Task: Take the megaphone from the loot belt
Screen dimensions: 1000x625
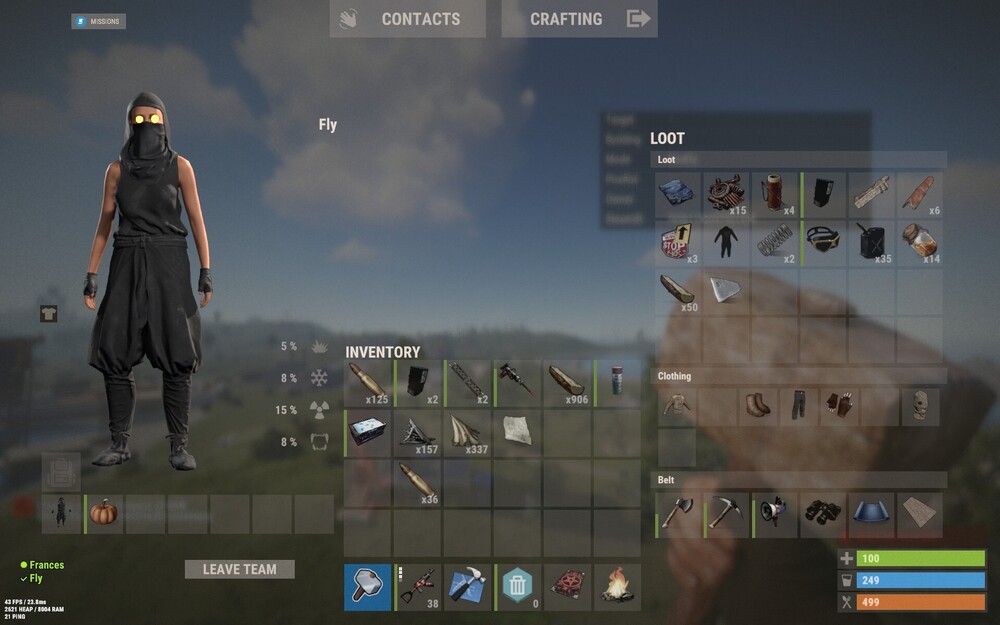Action: (x=775, y=514)
